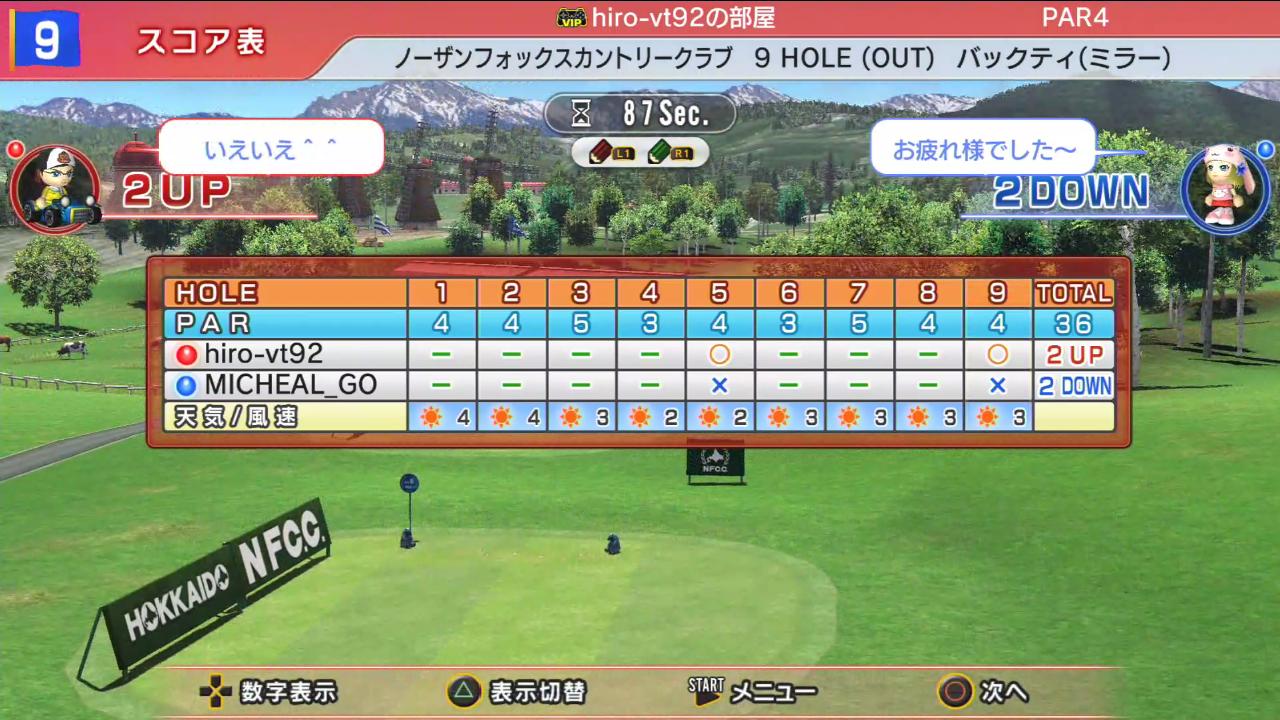Click MICHEAL_GO's pink-haired avatar portrait
1280x720 pixels.
click(x=1224, y=188)
